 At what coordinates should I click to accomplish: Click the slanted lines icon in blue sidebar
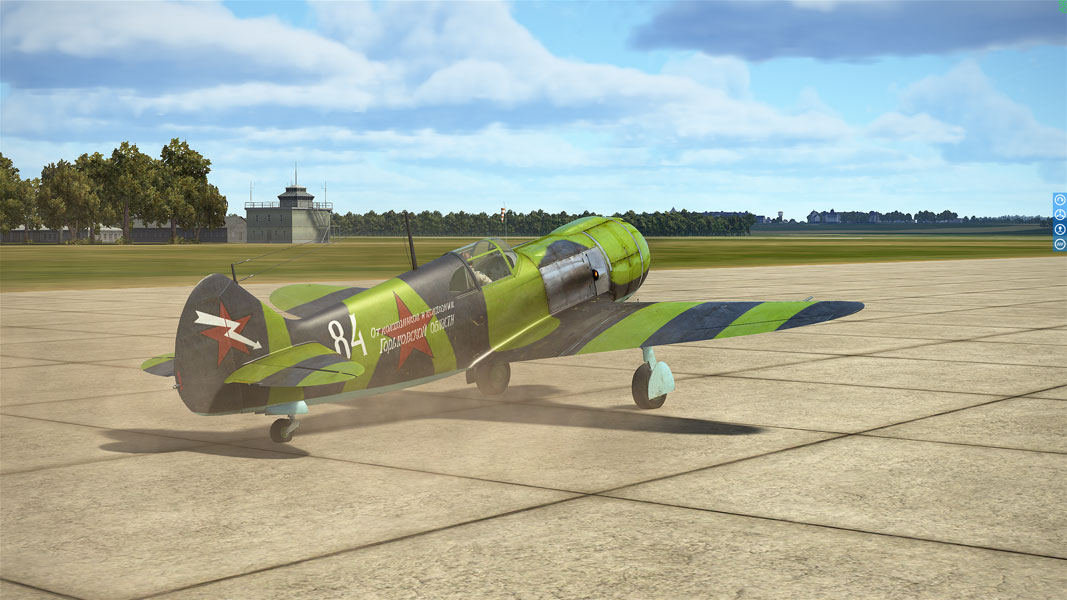(1060, 244)
